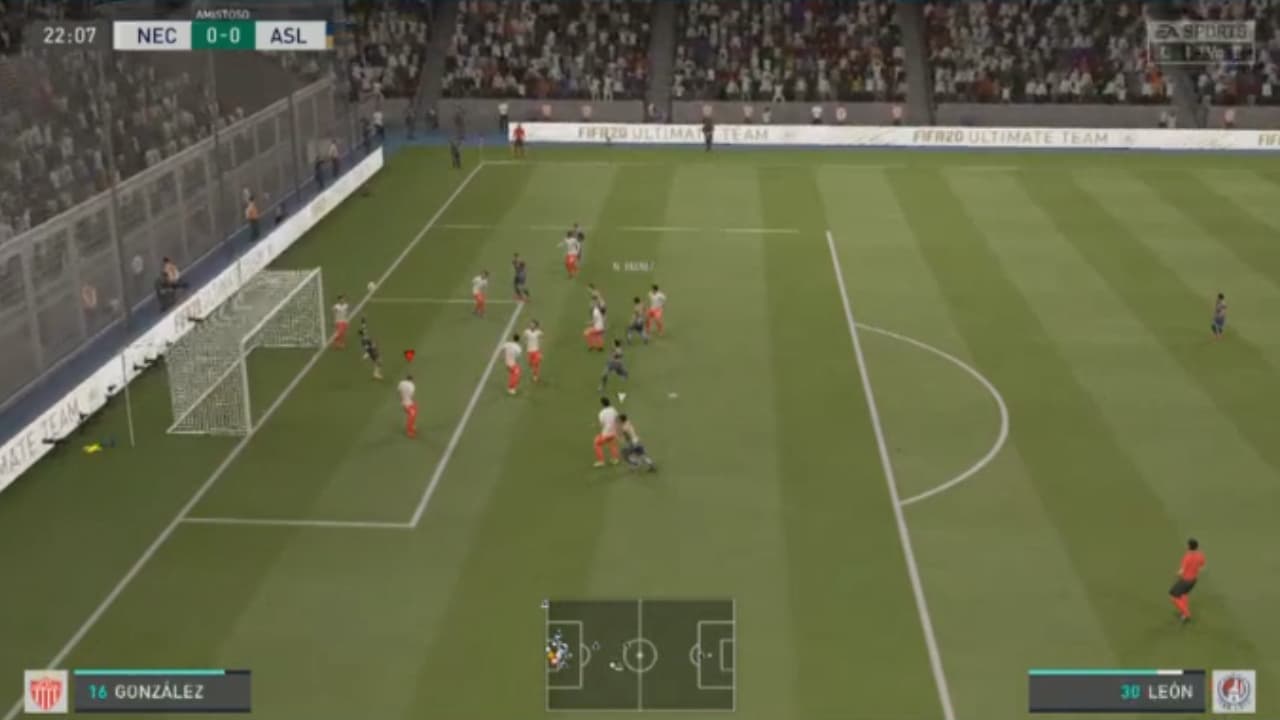Toggle the AMISTOSO match type label
Viewport: 1280px width, 720px height.
click(x=222, y=13)
